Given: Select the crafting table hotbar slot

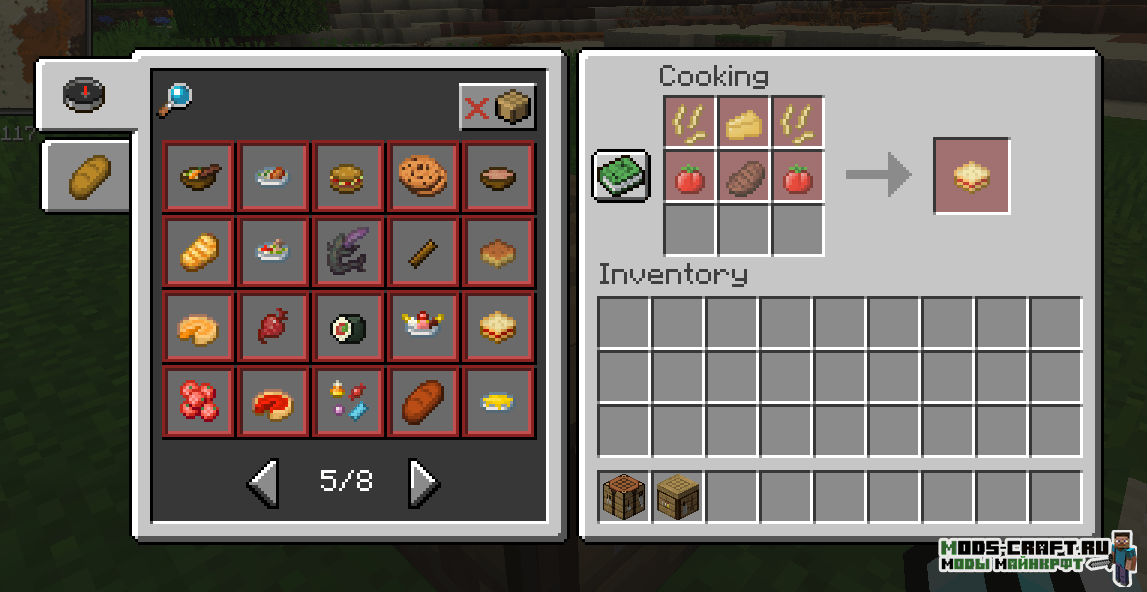Looking at the screenshot, I should (624, 496).
